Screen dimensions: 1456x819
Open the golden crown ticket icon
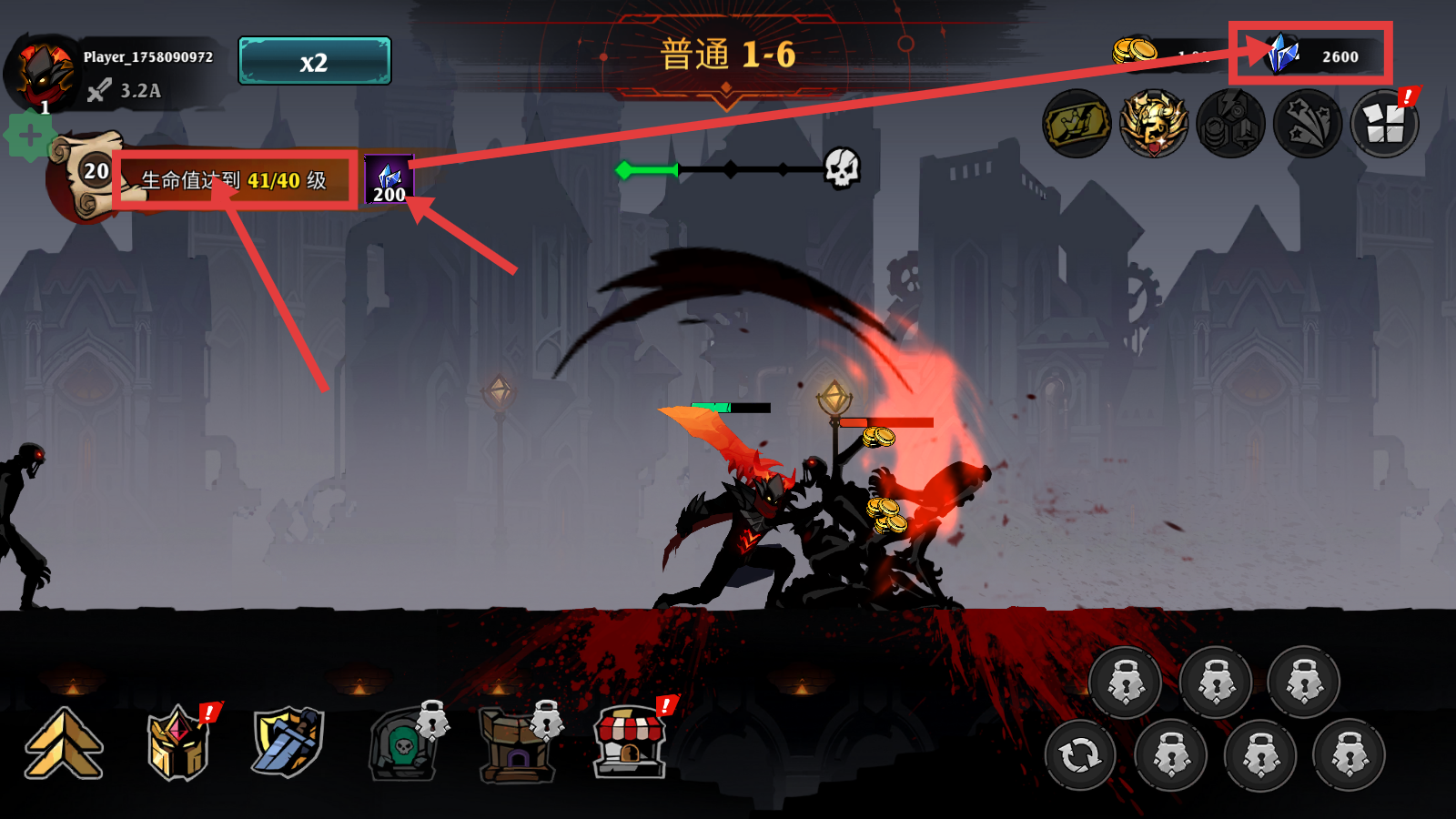[x=1077, y=124]
